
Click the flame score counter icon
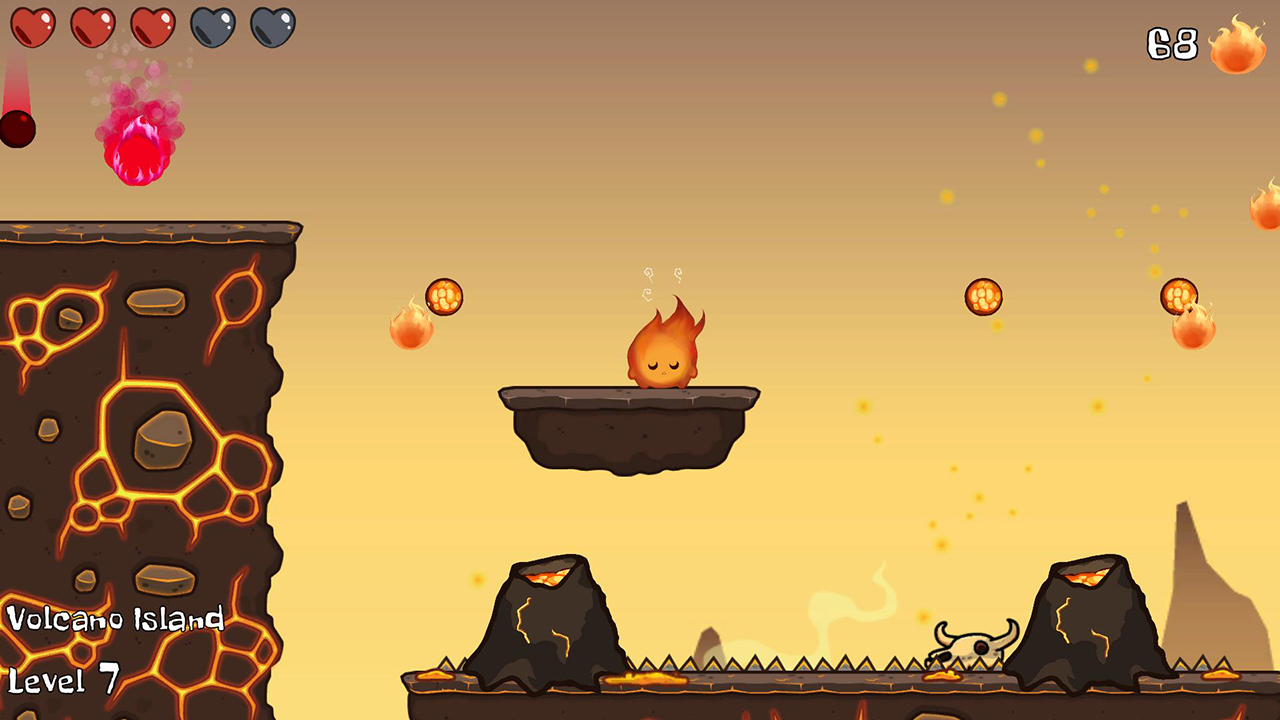point(1237,45)
